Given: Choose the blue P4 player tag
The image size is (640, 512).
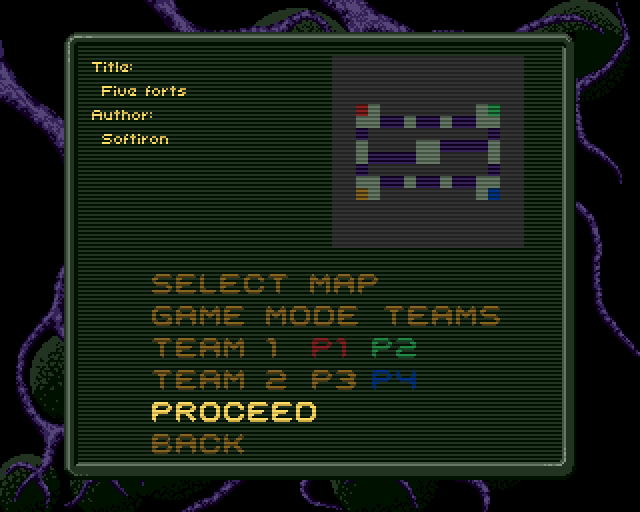Looking at the screenshot, I should pyautogui.click(x=393, y=380).
